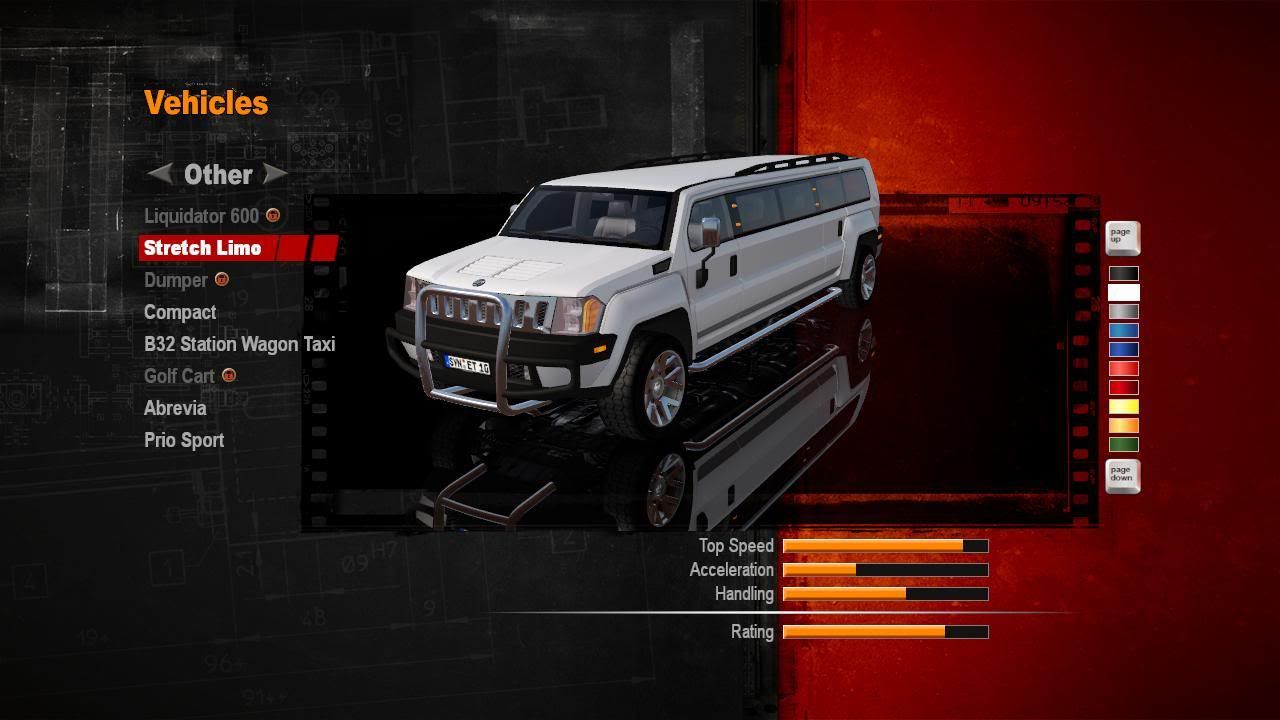1280x720 pixels.
Task: Choose the B32 Station Wagon Taxi
Action: [x=239, y=344]
